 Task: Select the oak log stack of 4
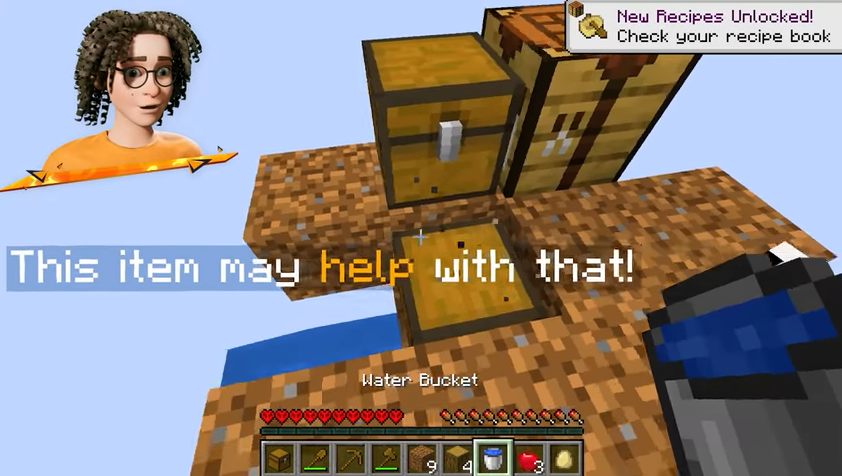pyautogui.click(x=458, y=460)
